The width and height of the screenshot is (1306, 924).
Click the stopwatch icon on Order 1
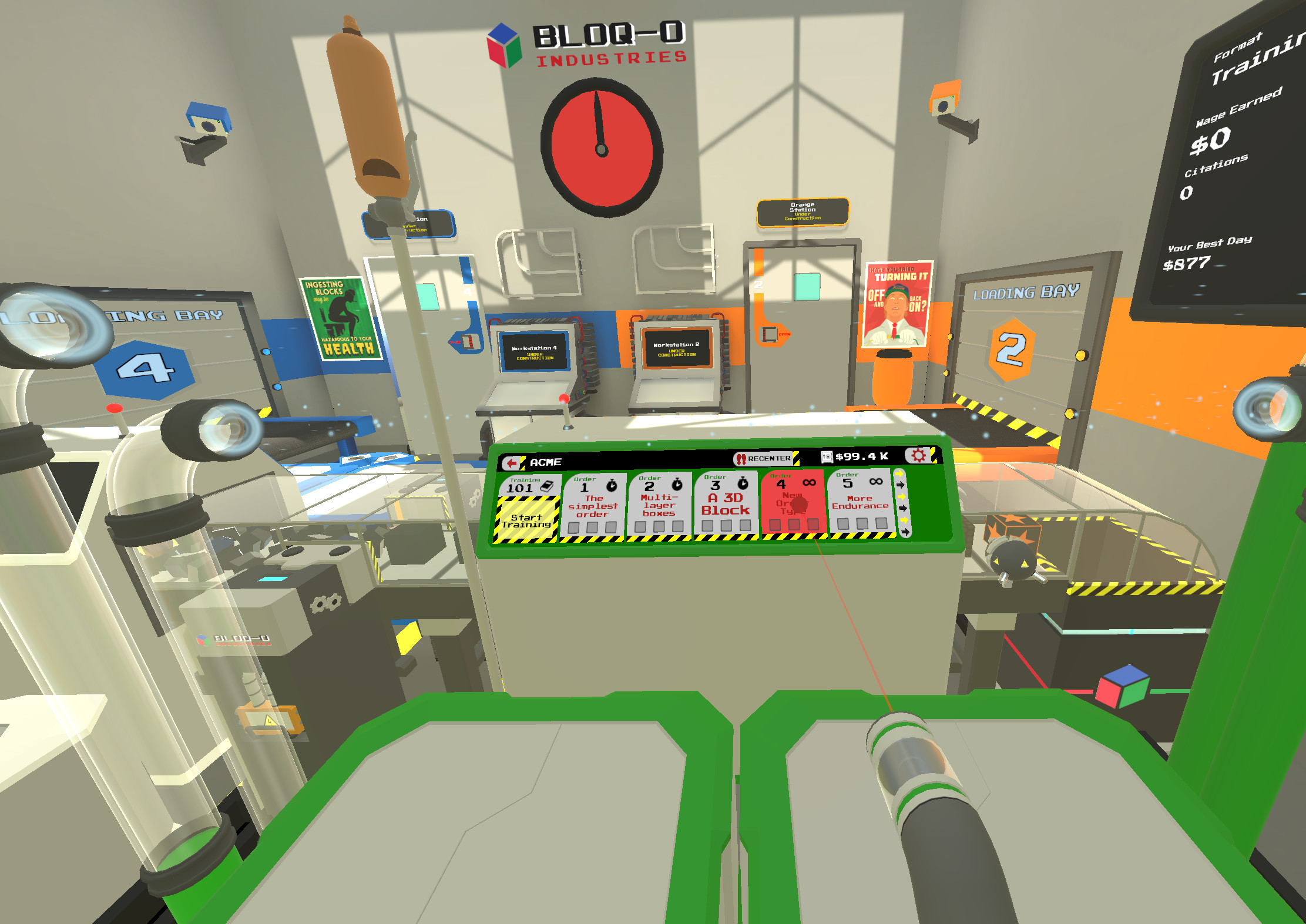click(611, 486)
